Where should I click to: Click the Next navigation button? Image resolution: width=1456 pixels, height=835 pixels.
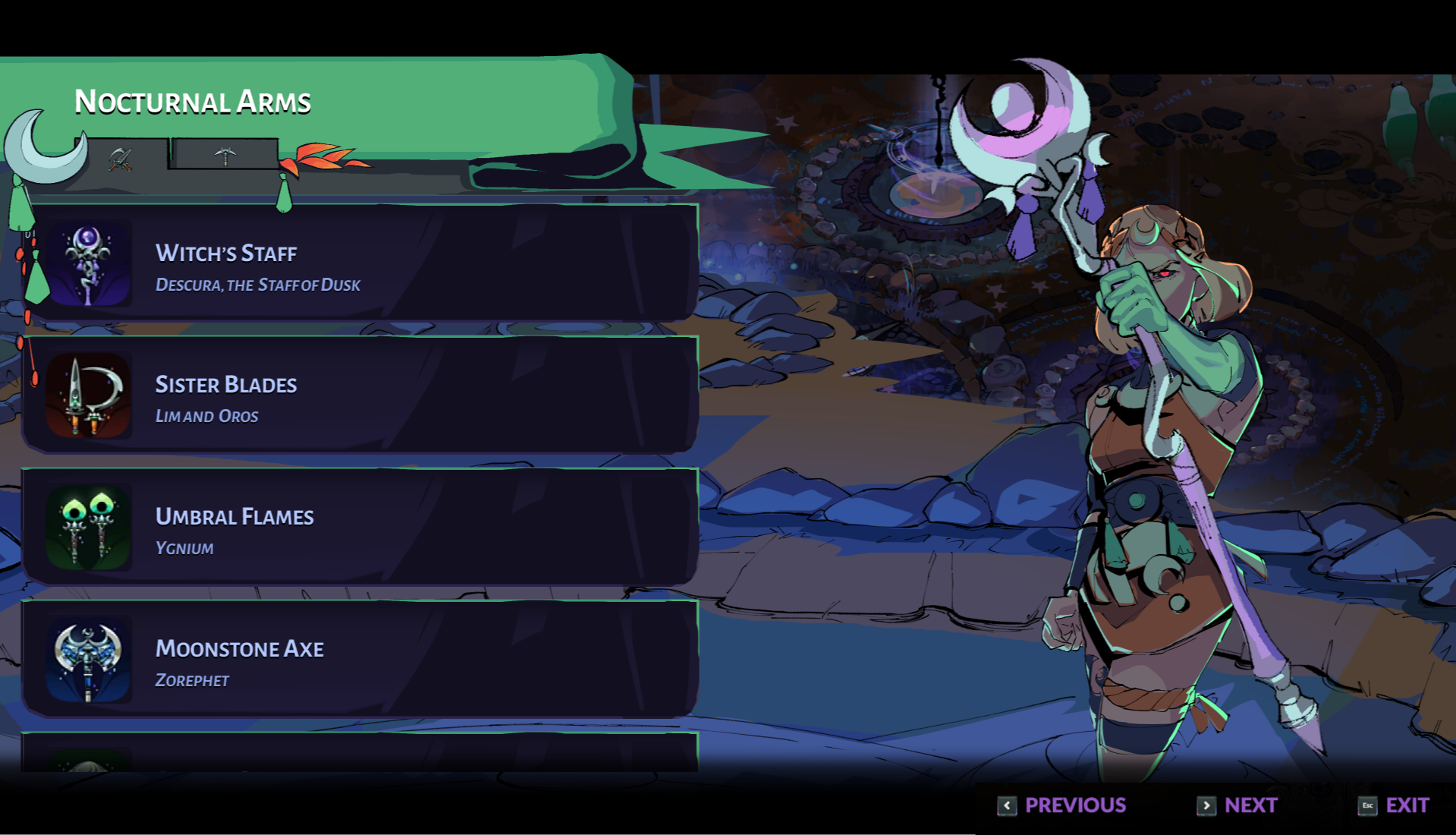pos(1250,805)
